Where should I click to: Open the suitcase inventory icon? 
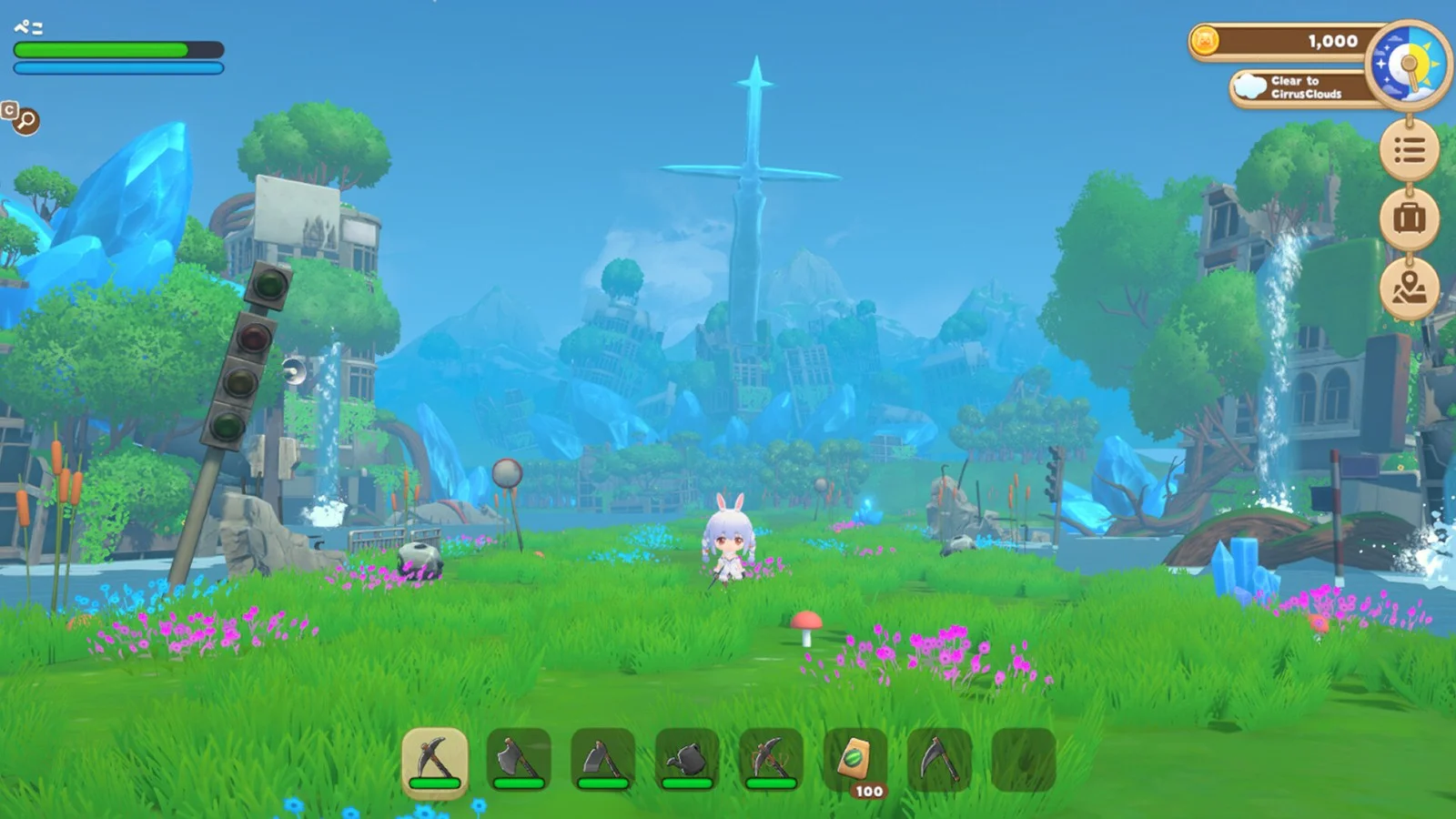[1408, 218]
